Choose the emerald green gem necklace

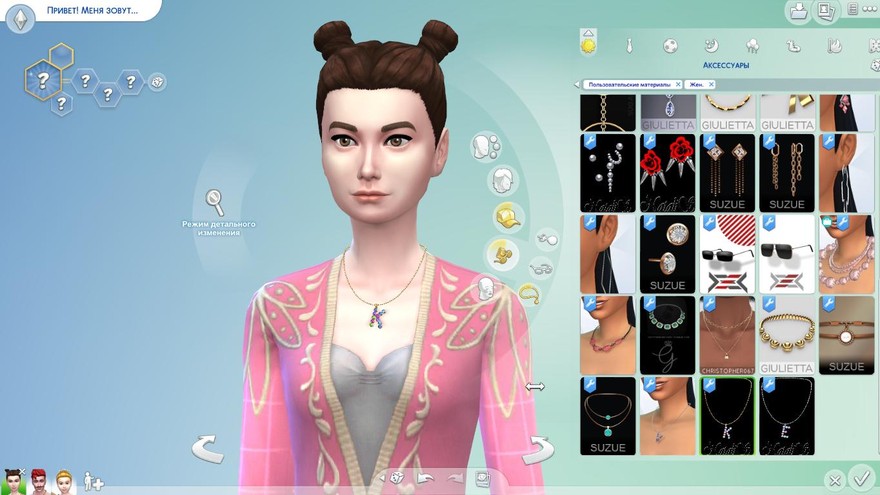coord(667,334)
